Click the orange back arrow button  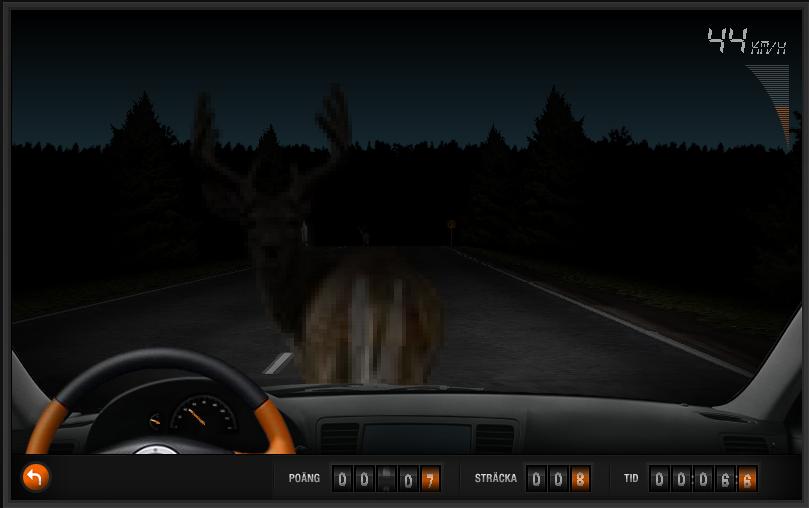pos(35,477)
